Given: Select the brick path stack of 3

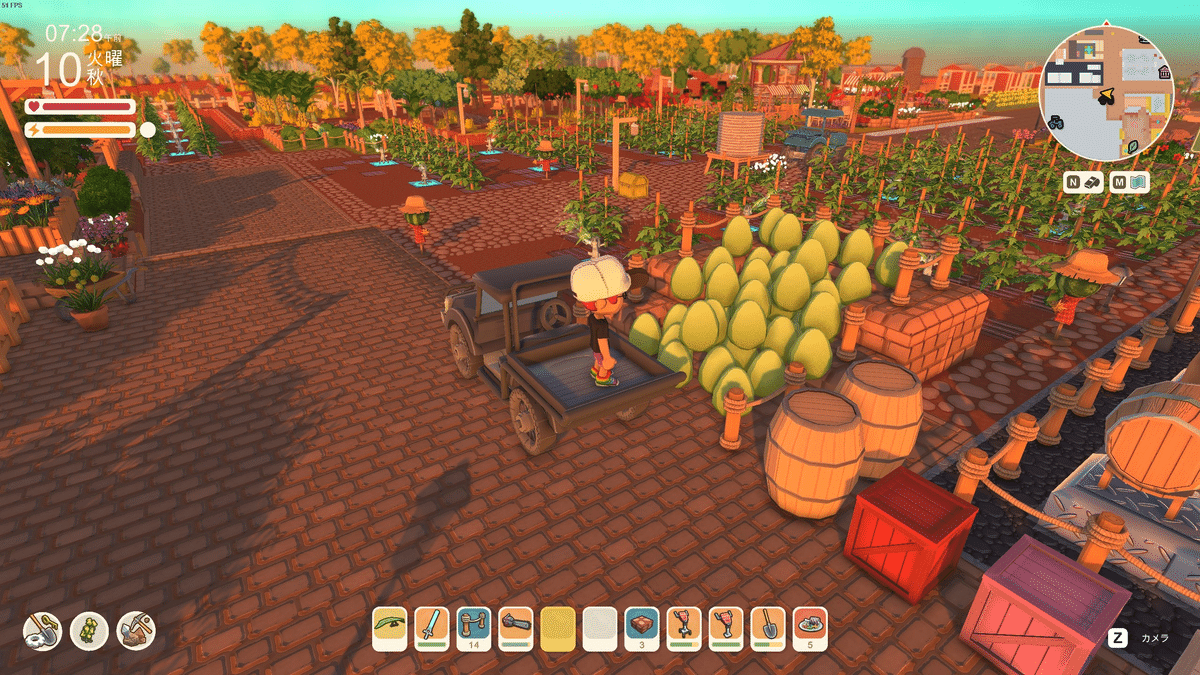Looking at the screenshot, I should click(x=642, y=629).
